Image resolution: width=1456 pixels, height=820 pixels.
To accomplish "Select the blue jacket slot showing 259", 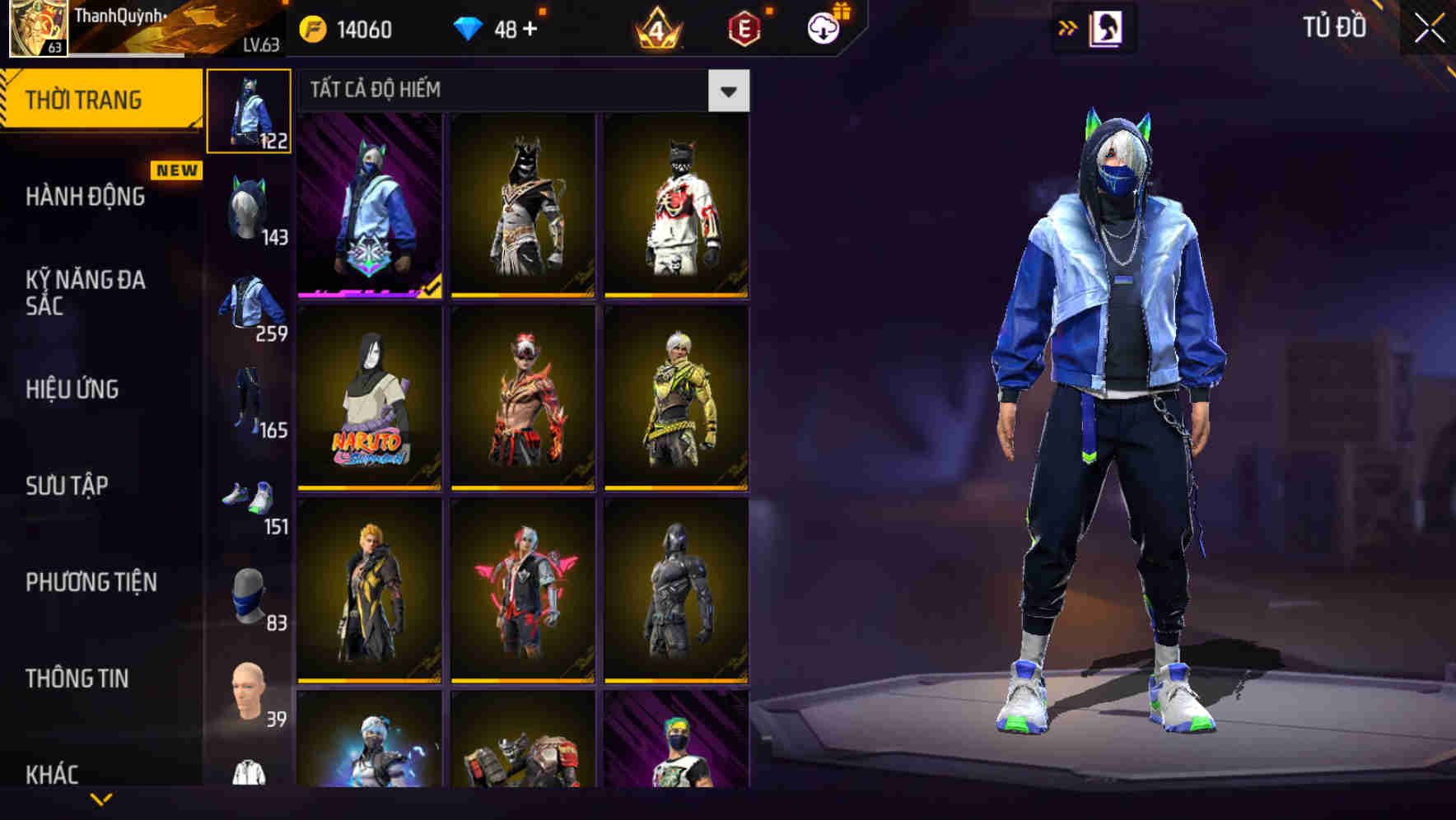I will coord(249,301).
